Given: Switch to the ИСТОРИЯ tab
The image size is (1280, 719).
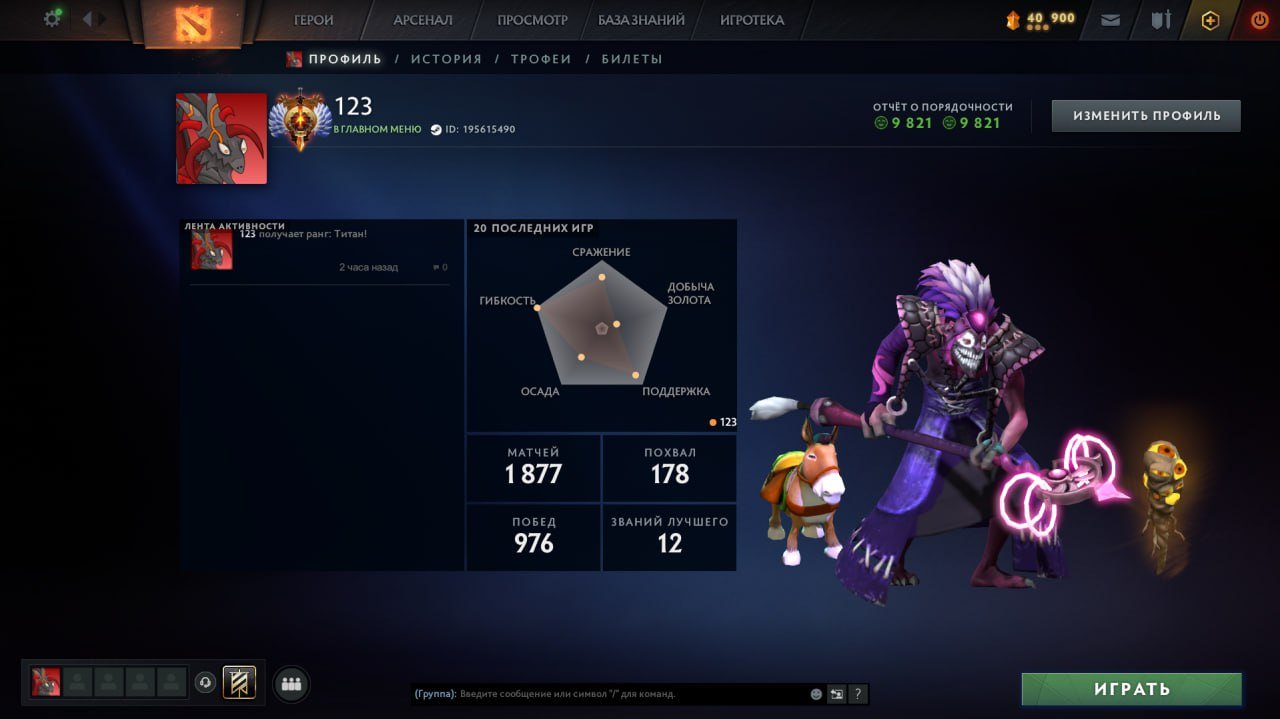Looking at the screenshot, I should (446, 59).
